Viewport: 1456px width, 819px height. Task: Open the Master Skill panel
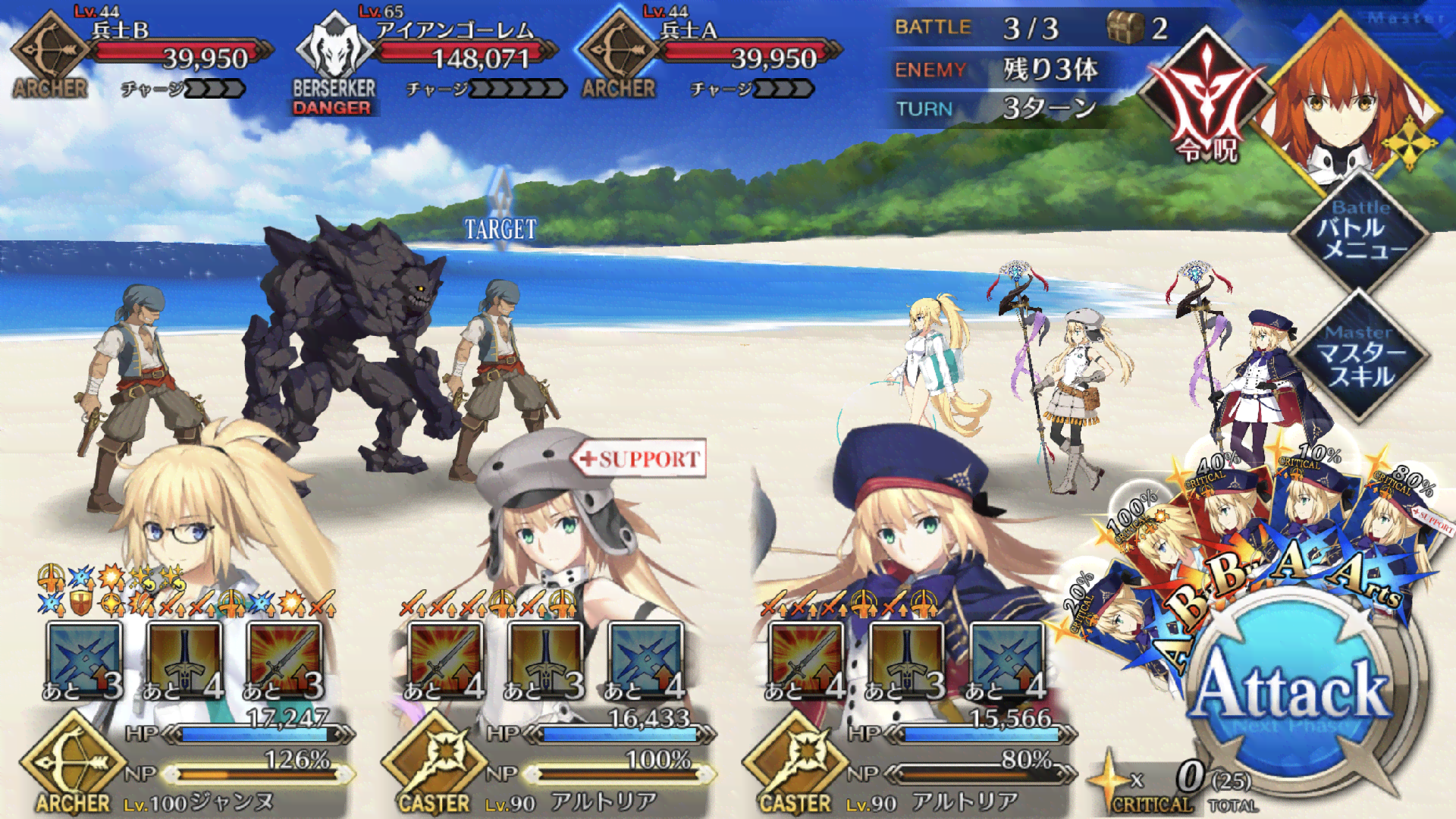pos(1360,355)
